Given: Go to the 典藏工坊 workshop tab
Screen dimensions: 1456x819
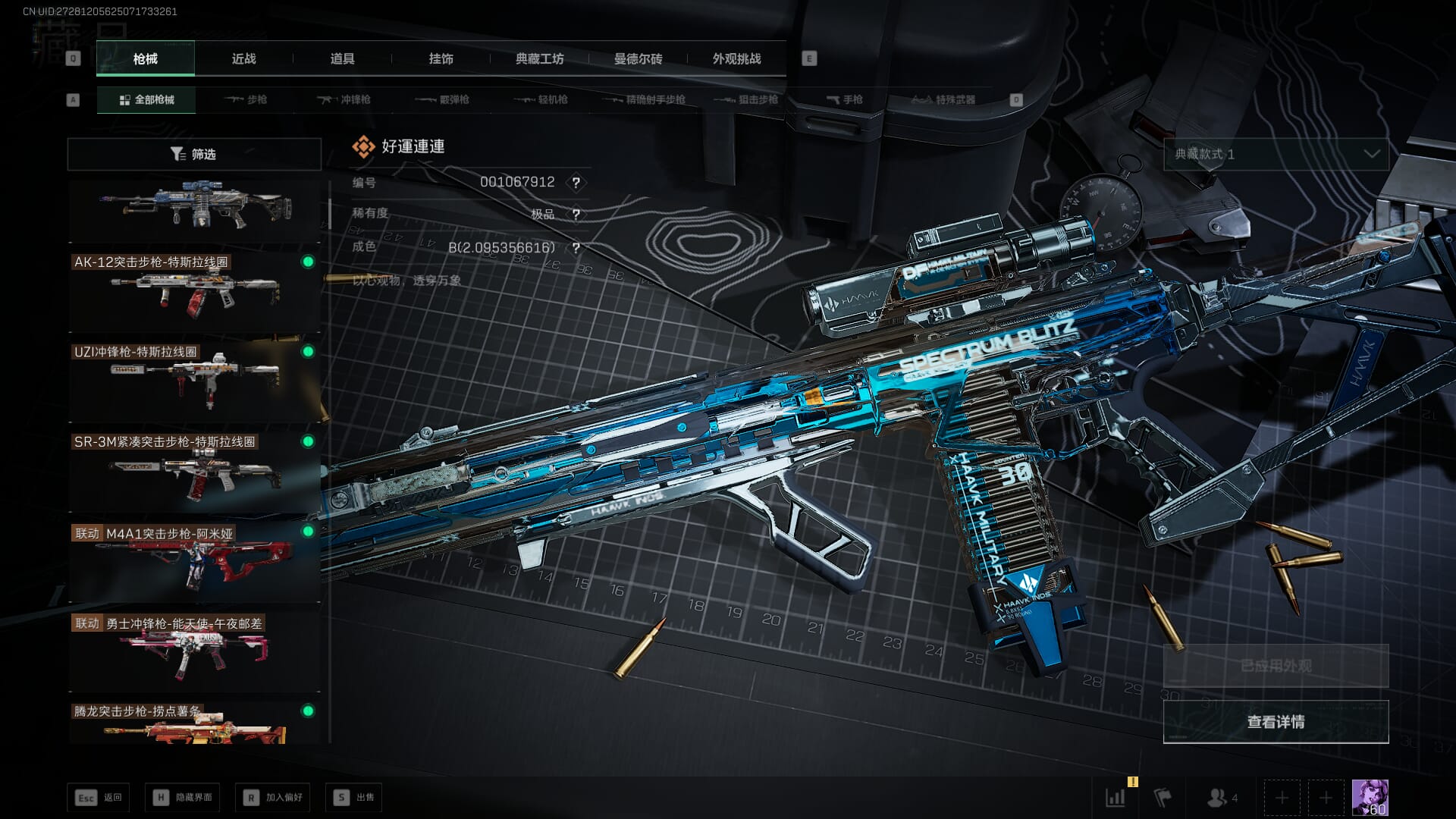Looking at the screenshot, I should [x=539, y=58].
